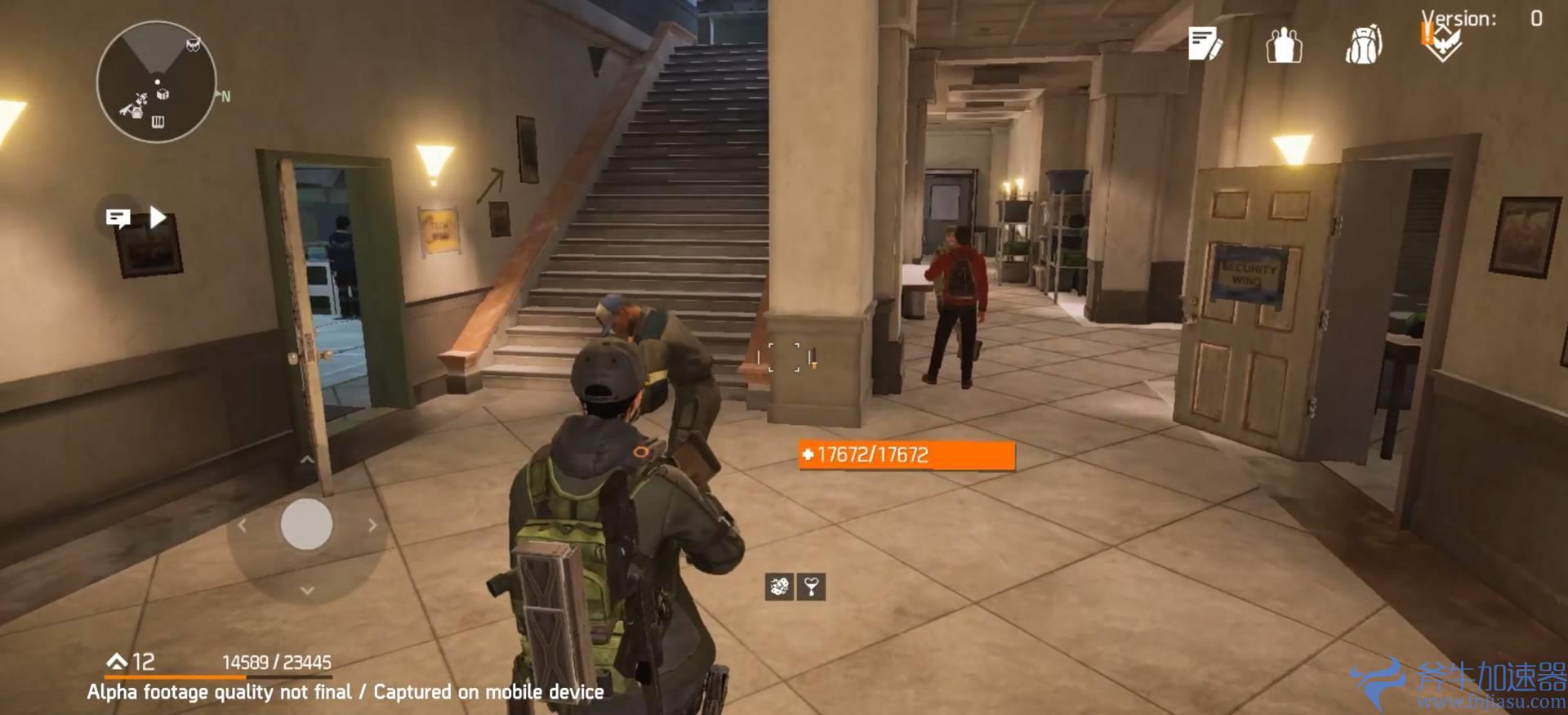Select the dice status icon

point(779,586)
